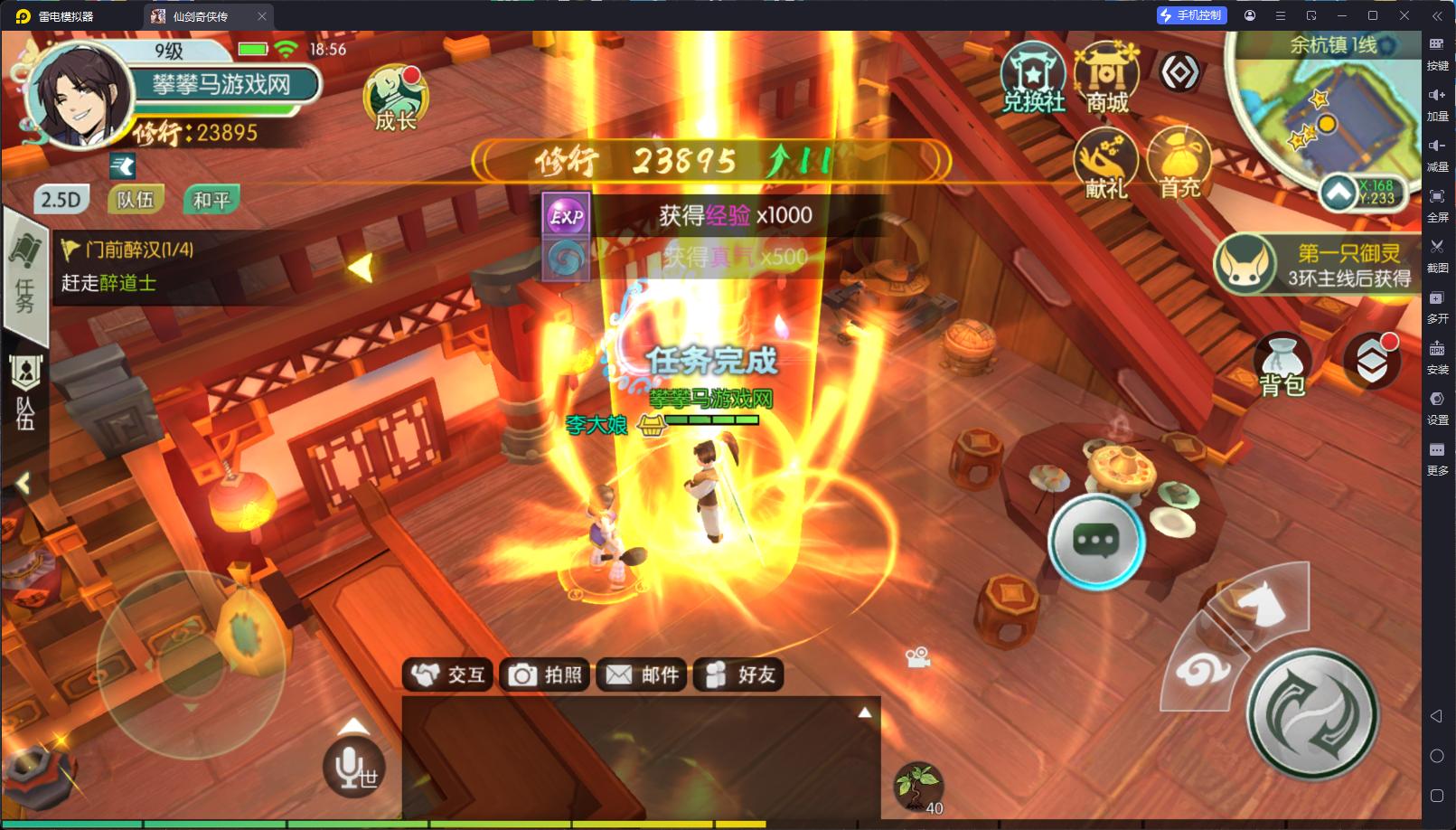This screenshot has width=1456, height=830.
Task: Click the player portrait avatar
Action: coord(80,95)
